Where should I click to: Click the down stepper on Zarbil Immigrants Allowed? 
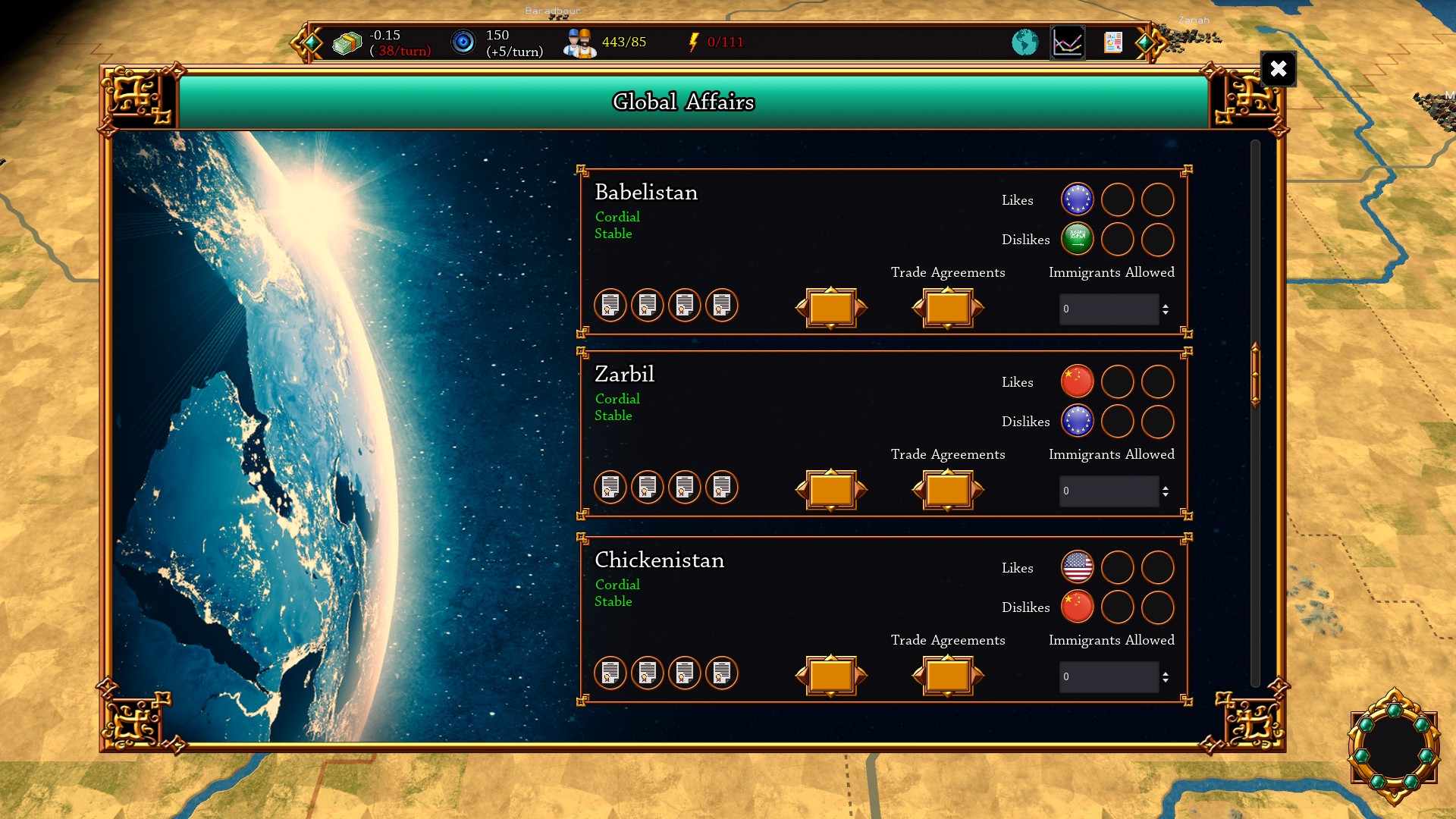1165,494
